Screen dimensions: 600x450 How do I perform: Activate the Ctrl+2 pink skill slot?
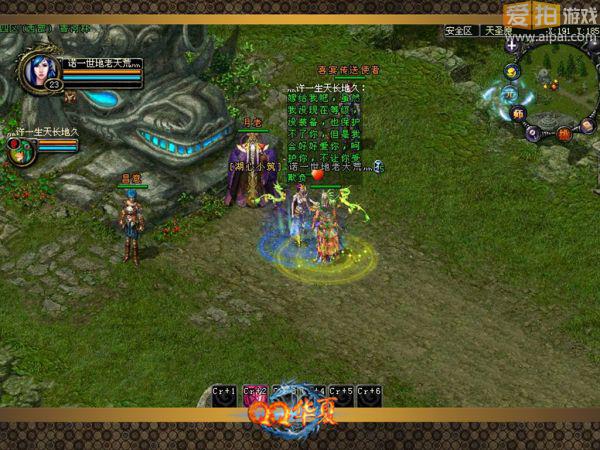255,395
